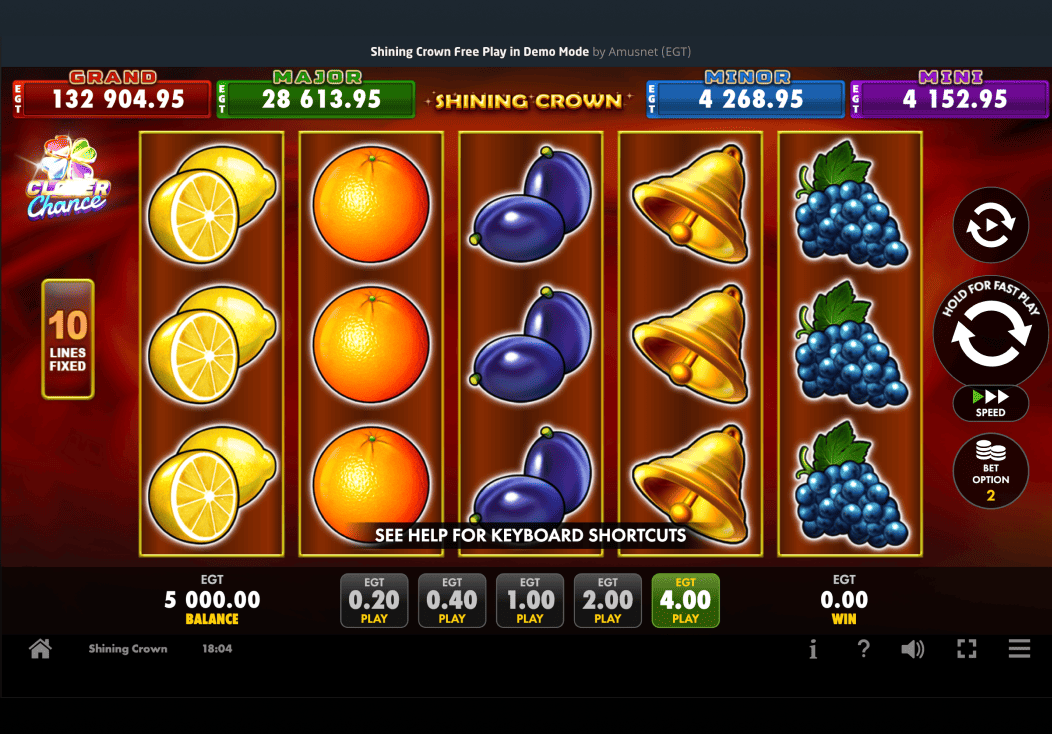Start autoplay with the small circular play button
The image size is (1052, 734).
(990, 225)
